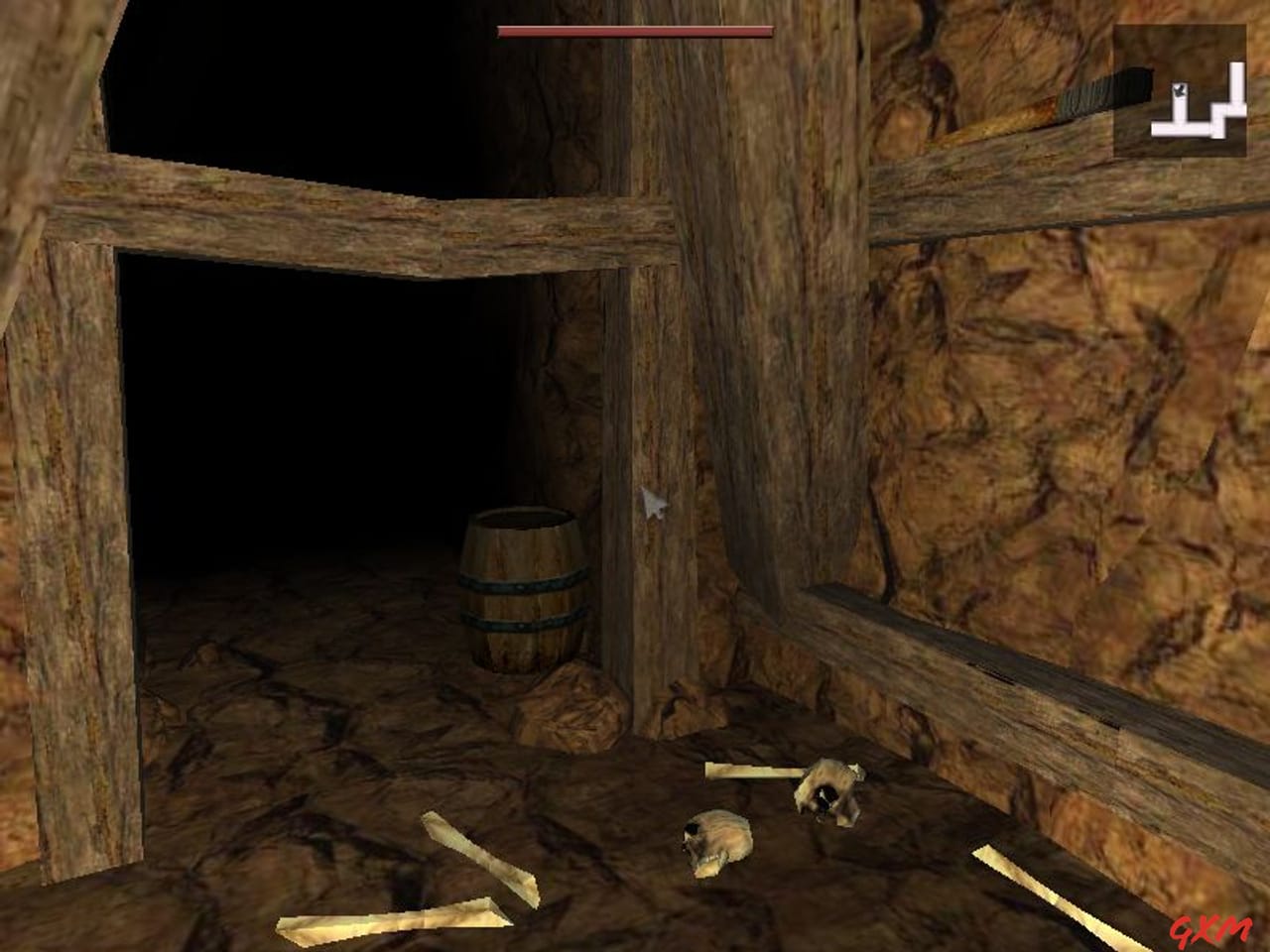
Task: Click the player arrow on the minimap
Action: point(1180,90)
